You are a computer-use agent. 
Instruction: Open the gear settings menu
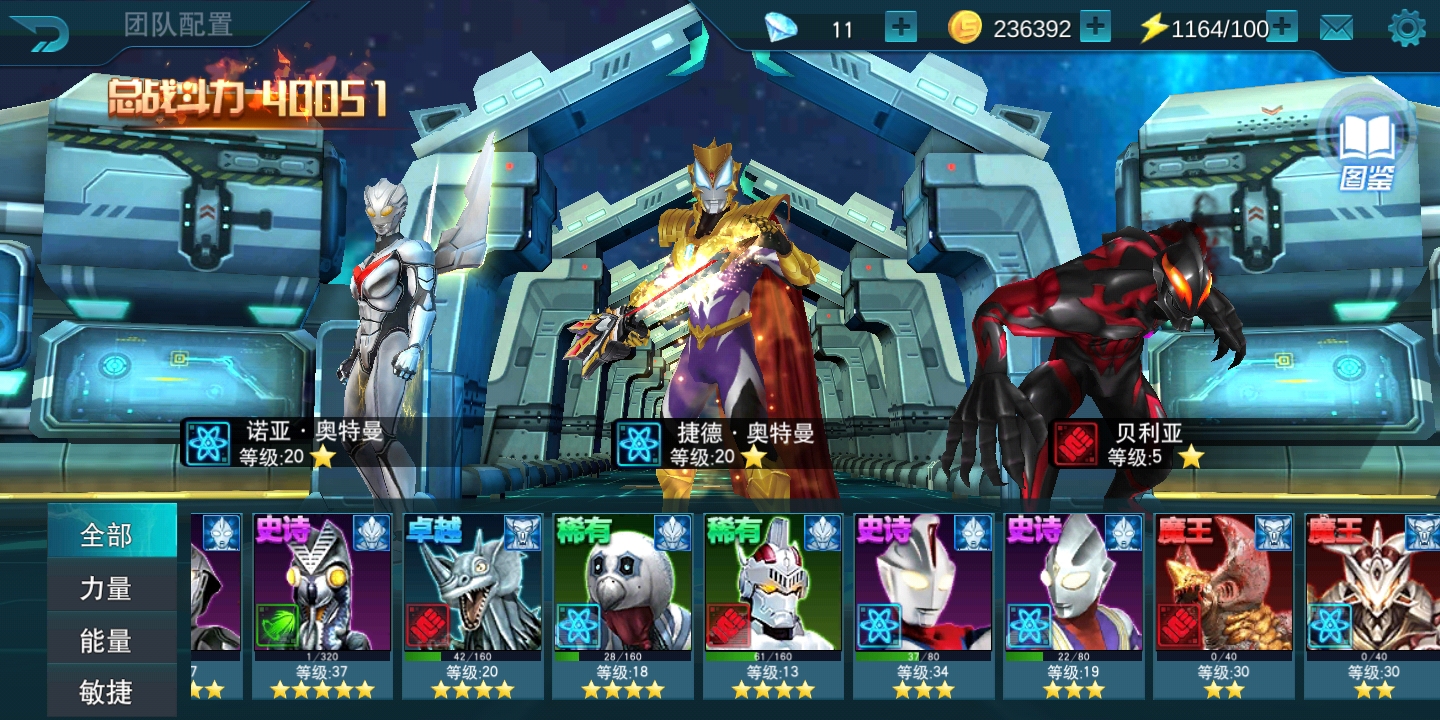tap(1407, 28)
